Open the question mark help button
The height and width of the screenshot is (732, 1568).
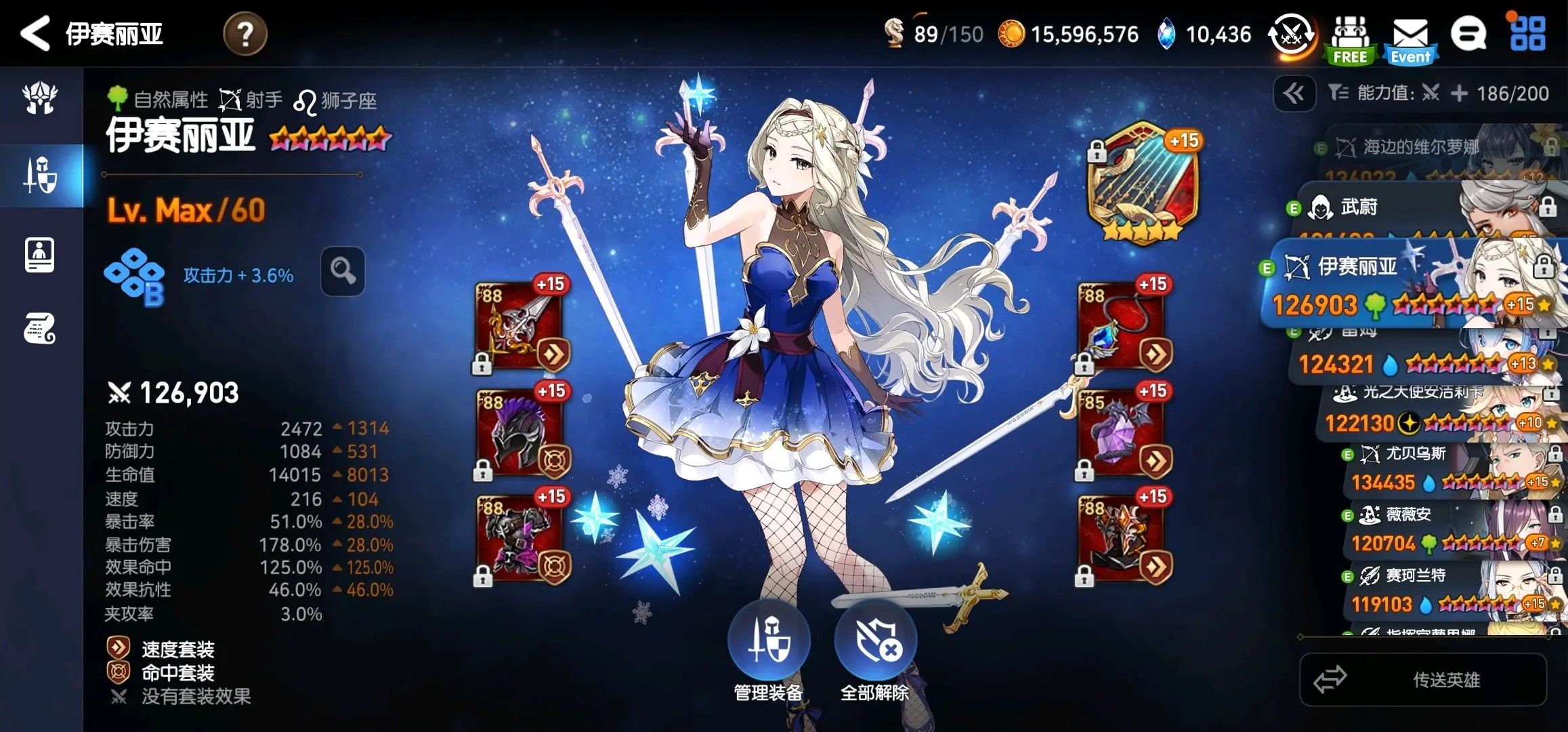tap(245, 34)
